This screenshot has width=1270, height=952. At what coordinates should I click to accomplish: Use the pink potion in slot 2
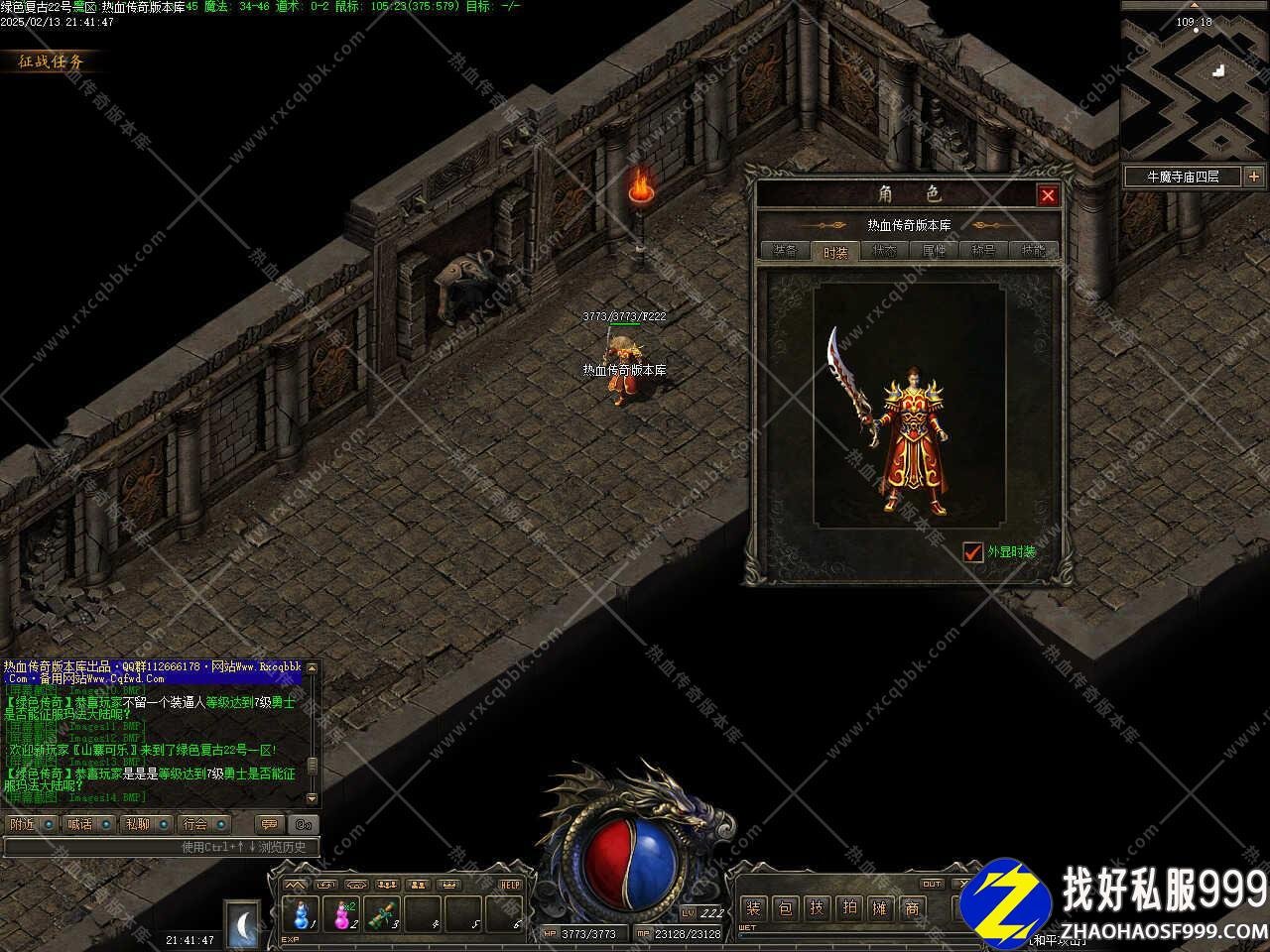coord(342,912)
